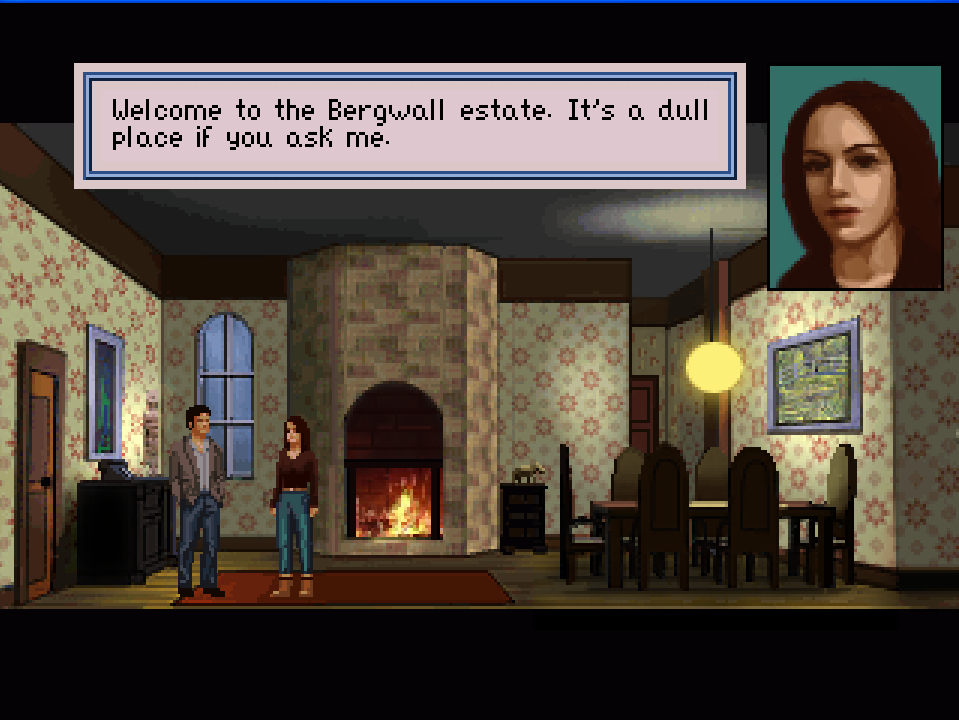Click the Bergwall estate dialogue box to continue
This screenshot has height=720, width=959.
[x=410, y=126]
